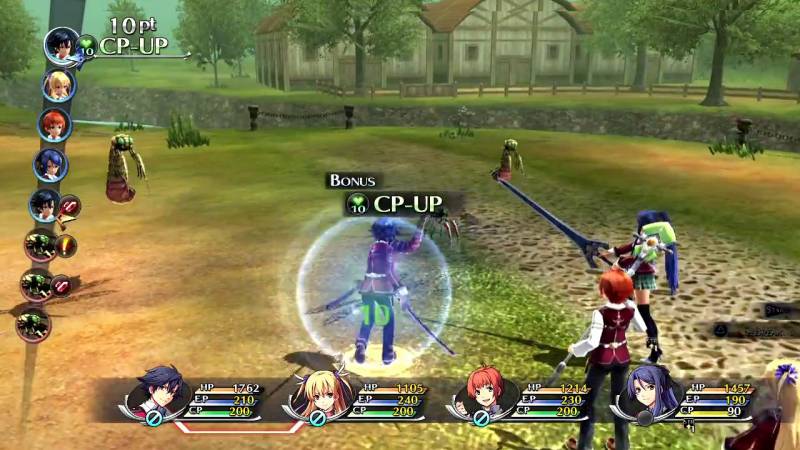This screenshot has width=800, height=450.
Task: Select the last enemy portrait in the turn order
Action: (34, 323)
